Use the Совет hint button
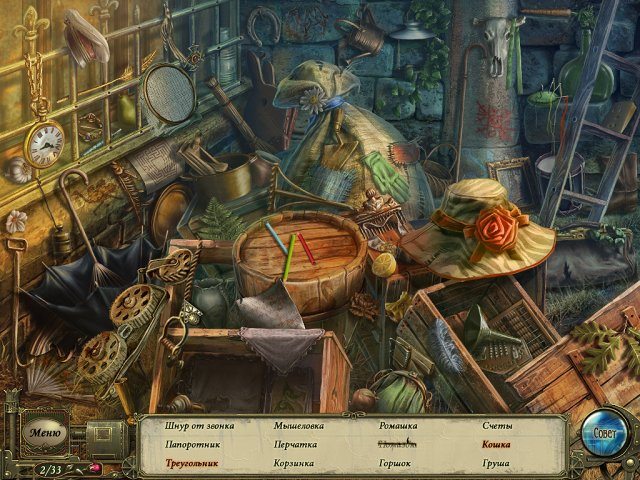Image resolution: width=640 pixels, height=480 pixels. (604, 435)
